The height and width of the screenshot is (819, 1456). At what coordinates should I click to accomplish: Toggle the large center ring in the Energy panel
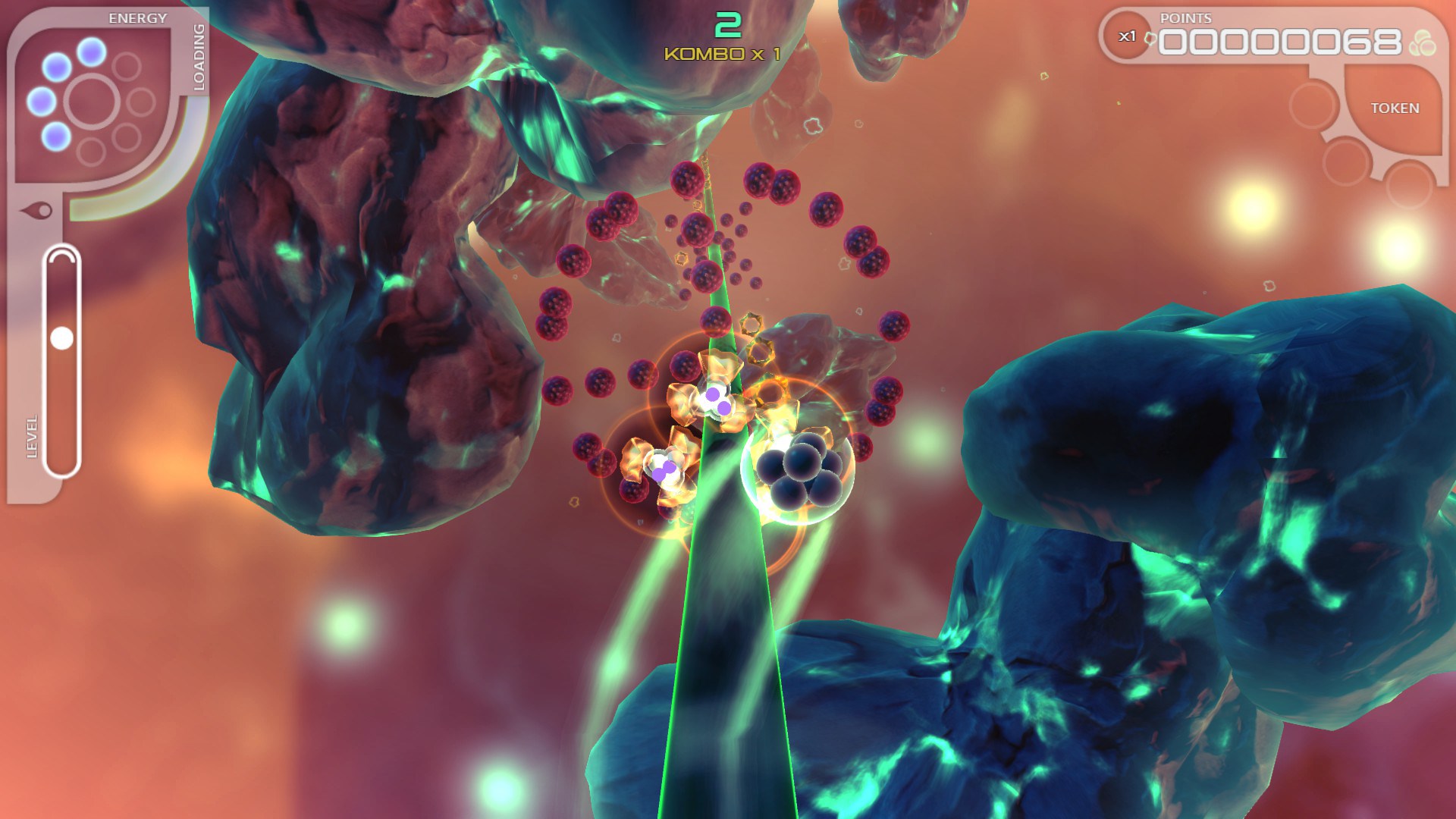[91, 101]
